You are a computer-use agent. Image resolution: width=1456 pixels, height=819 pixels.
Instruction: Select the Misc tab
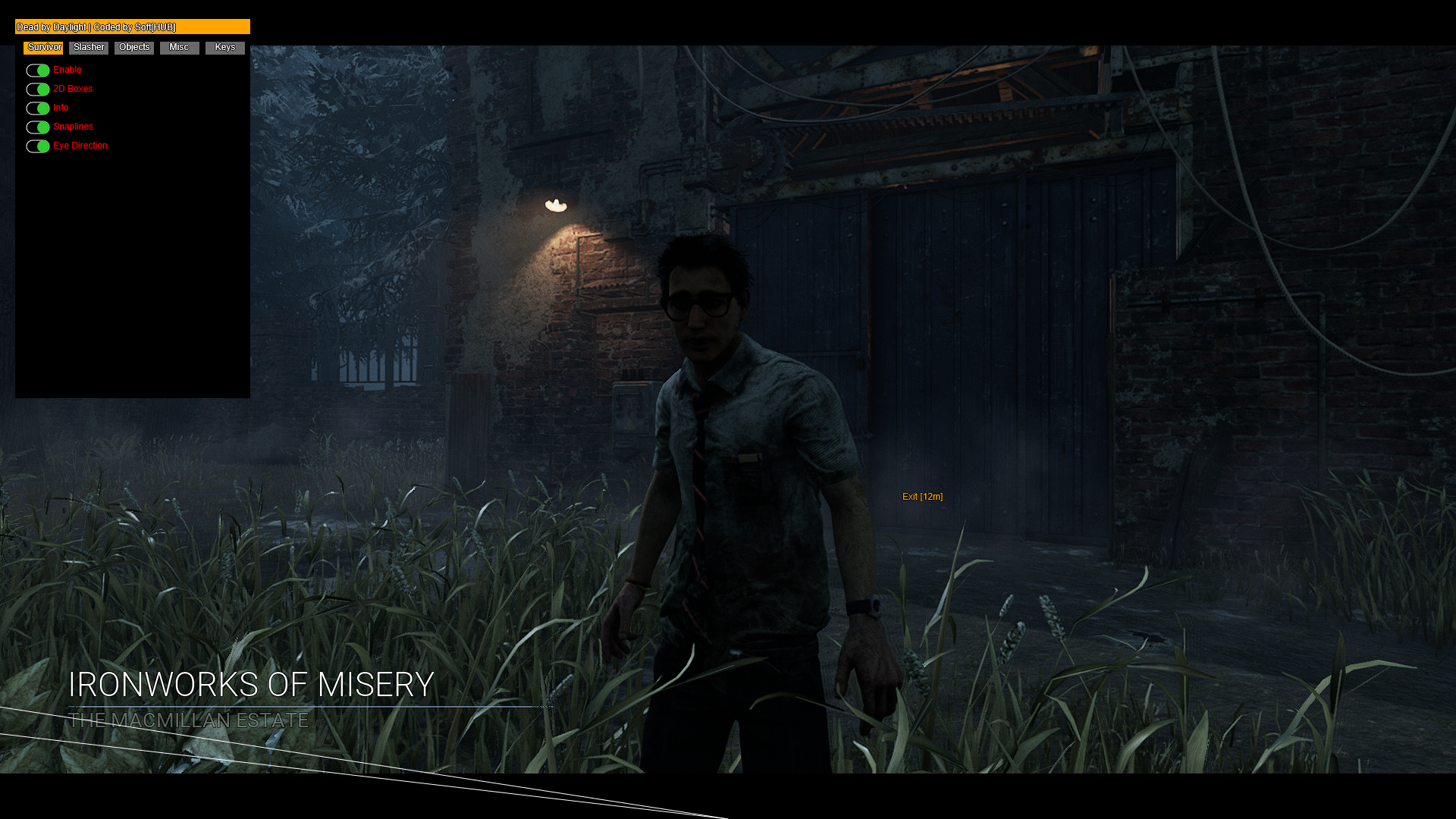(x=179, y=47)
